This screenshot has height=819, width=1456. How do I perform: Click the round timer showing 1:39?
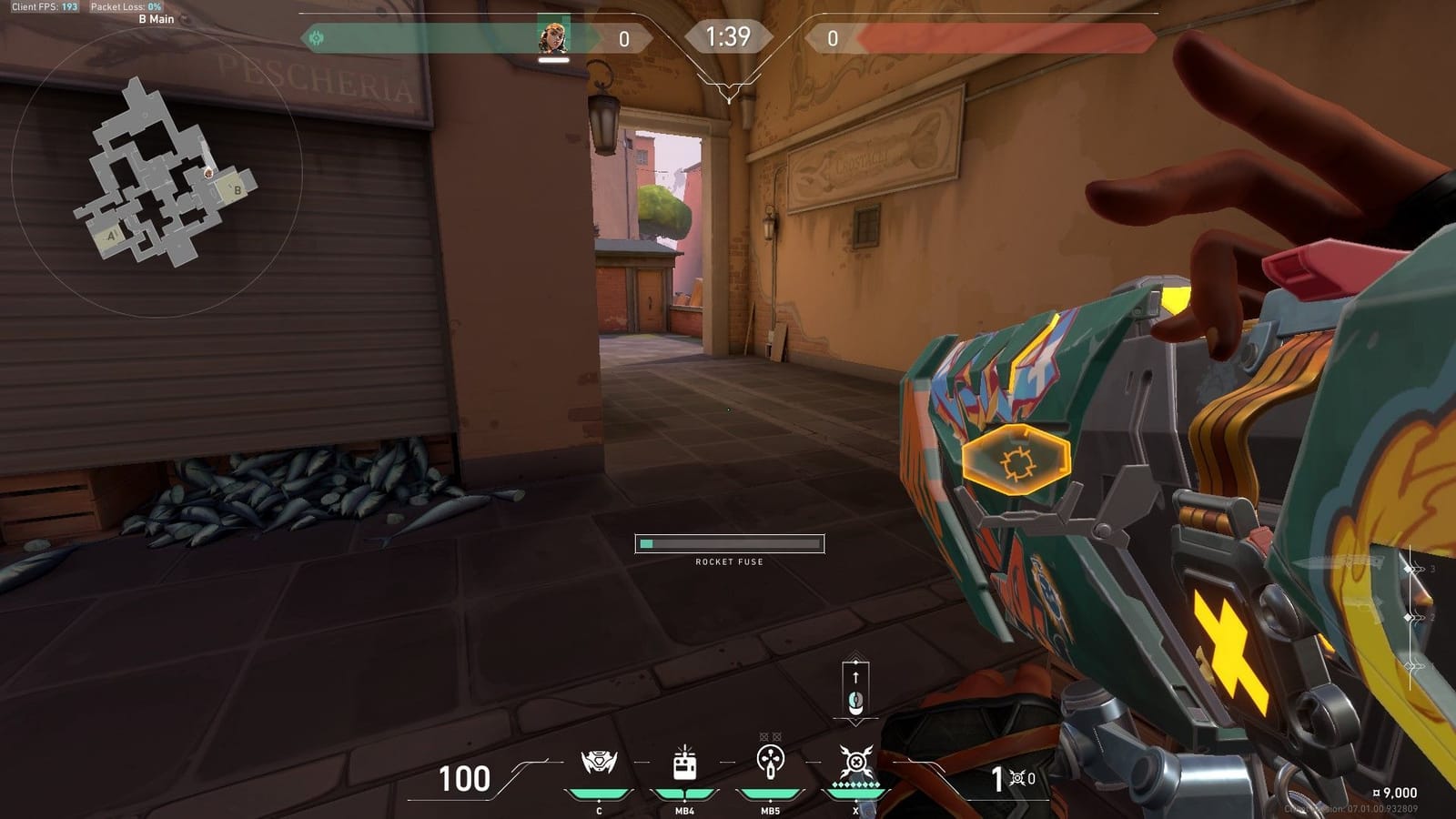pos(727,36)
